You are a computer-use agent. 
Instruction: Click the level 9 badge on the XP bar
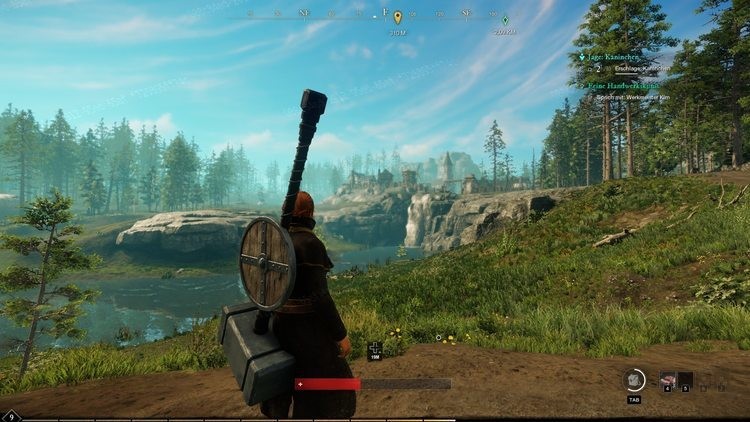click(11, 416)
